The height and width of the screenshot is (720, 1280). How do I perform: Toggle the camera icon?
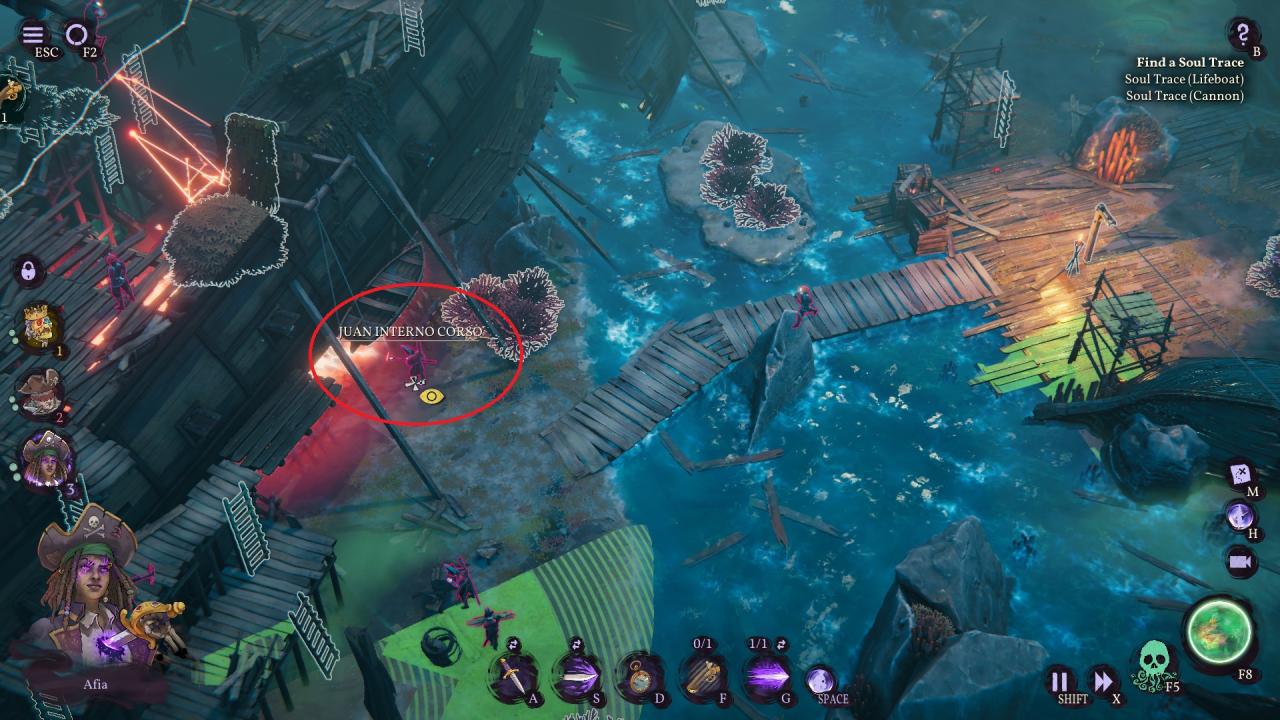(1242, 562)
